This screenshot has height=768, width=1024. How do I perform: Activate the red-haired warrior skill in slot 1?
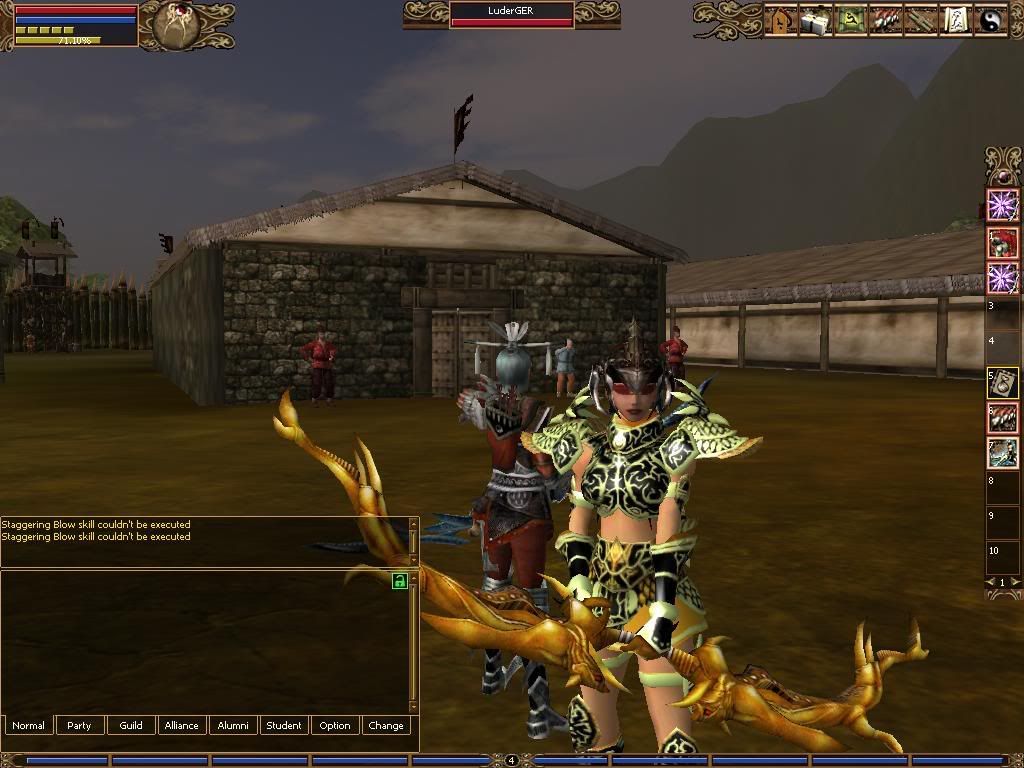tap(1002, 242)
